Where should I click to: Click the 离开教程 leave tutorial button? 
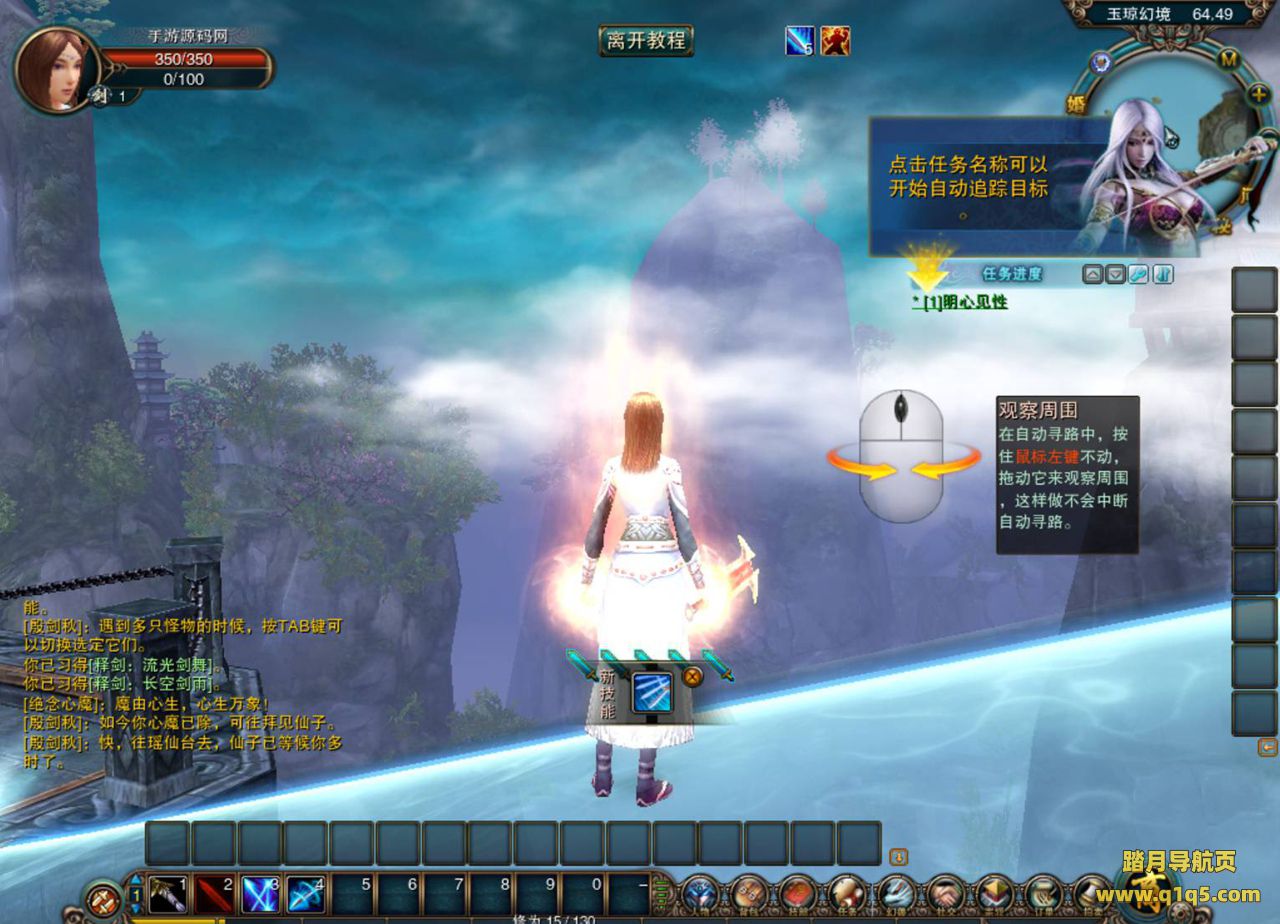(x=646, y=41)
